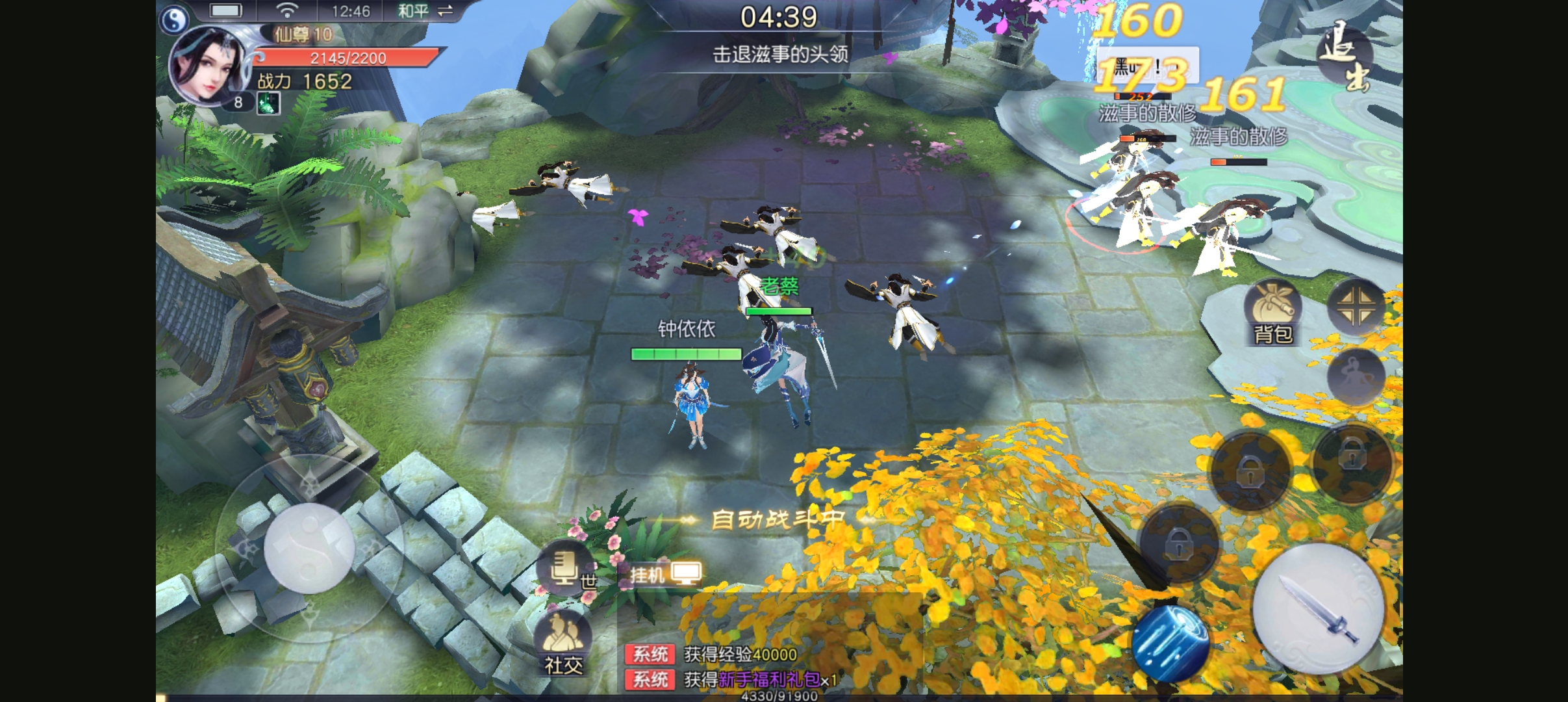Image resolution: width=1568 pixels, height=702 pixels.
Task: Activate the blue sword slash skill
Action: [1170, 643]
